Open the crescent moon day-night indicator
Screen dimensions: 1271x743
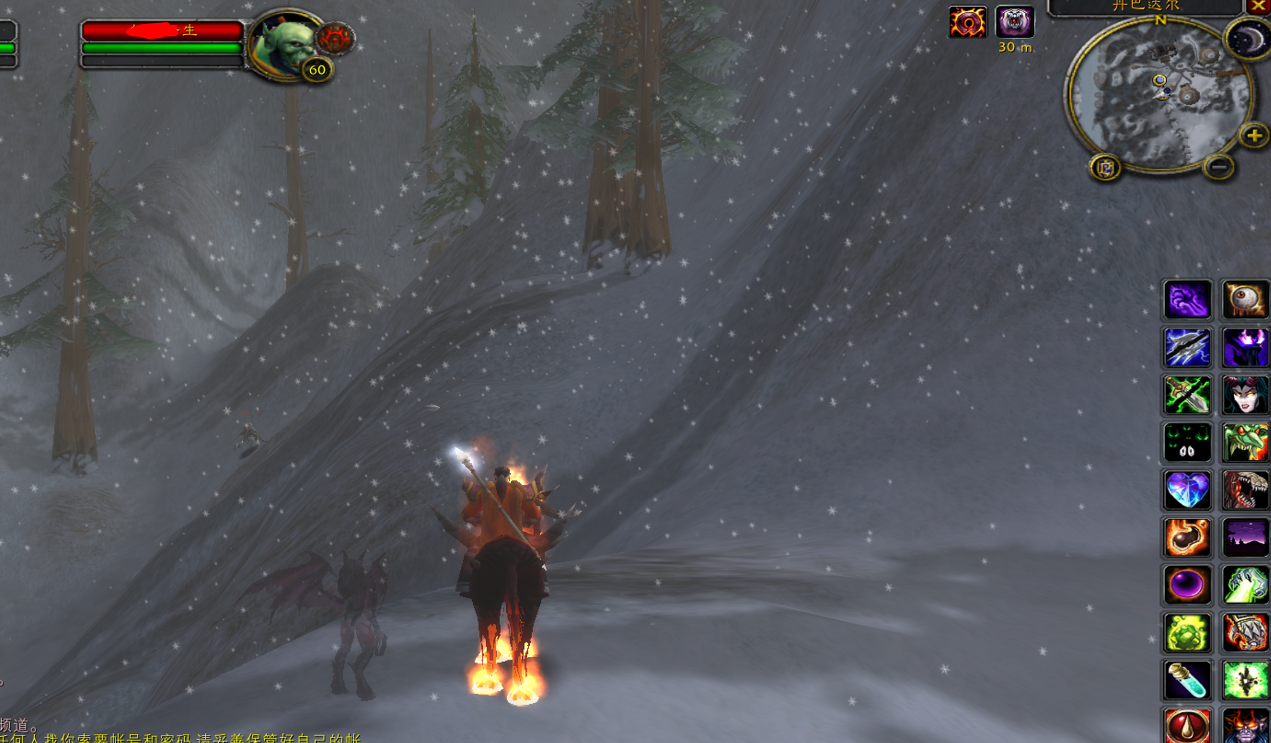(1247, 39)
